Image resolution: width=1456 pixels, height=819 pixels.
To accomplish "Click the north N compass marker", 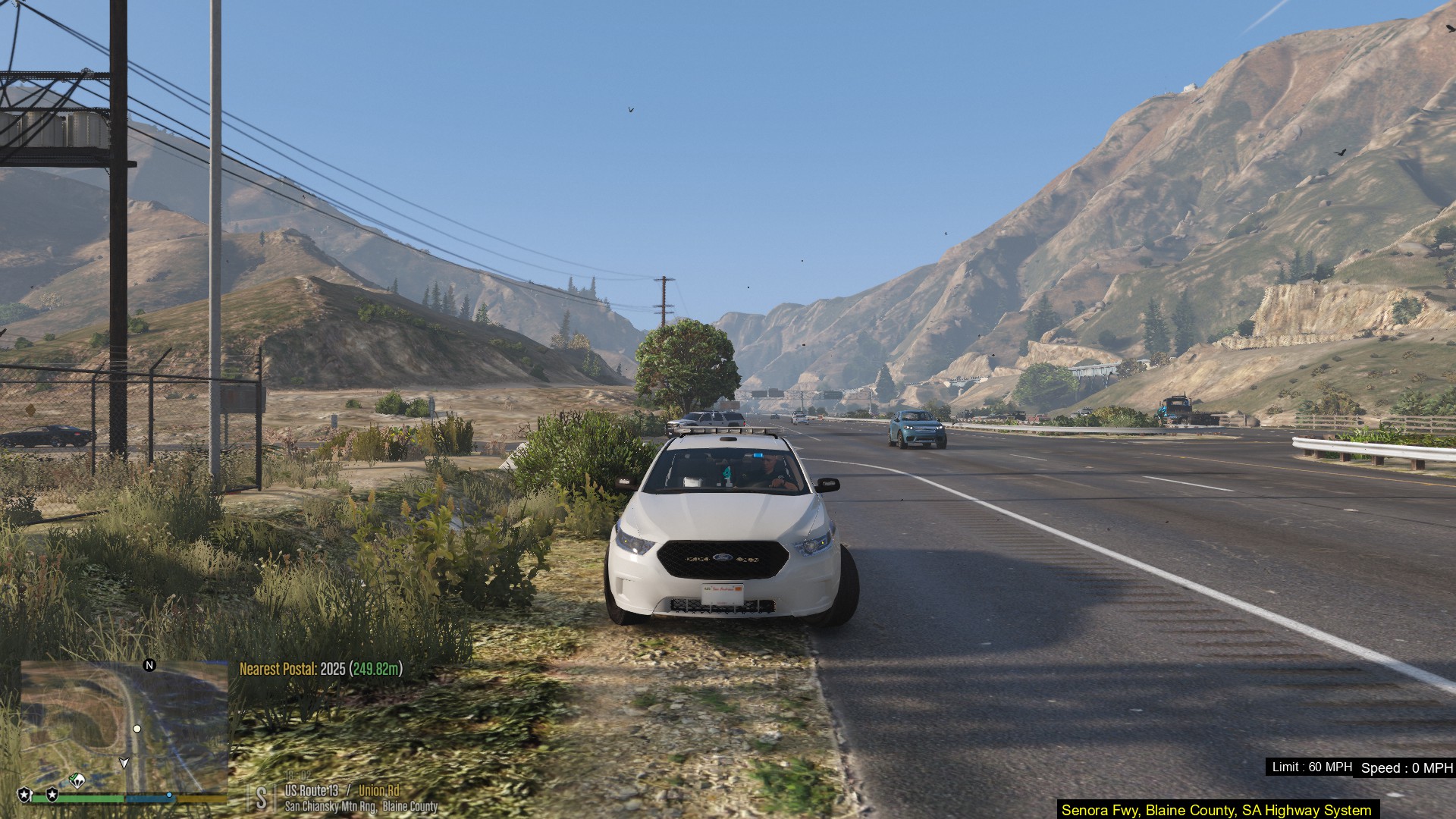I will pos(149,665).
